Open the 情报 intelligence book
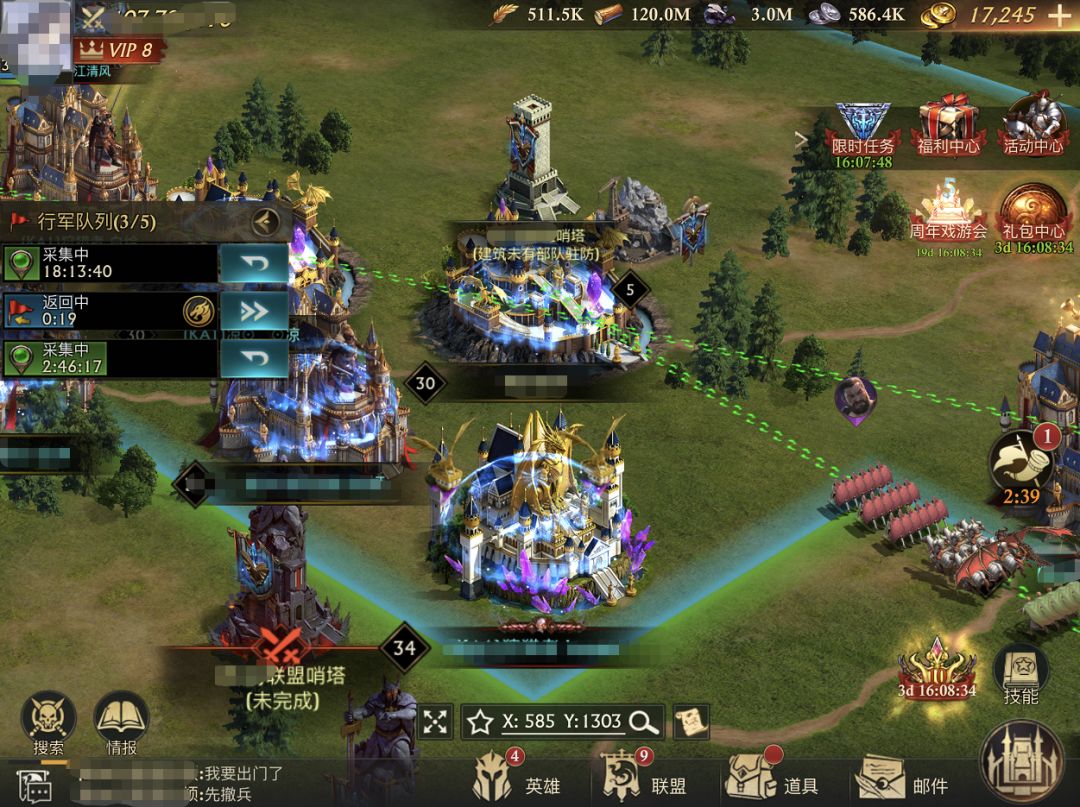This screenshot has width=1080, height=807. pyautogui.click(x=121, y=722)
